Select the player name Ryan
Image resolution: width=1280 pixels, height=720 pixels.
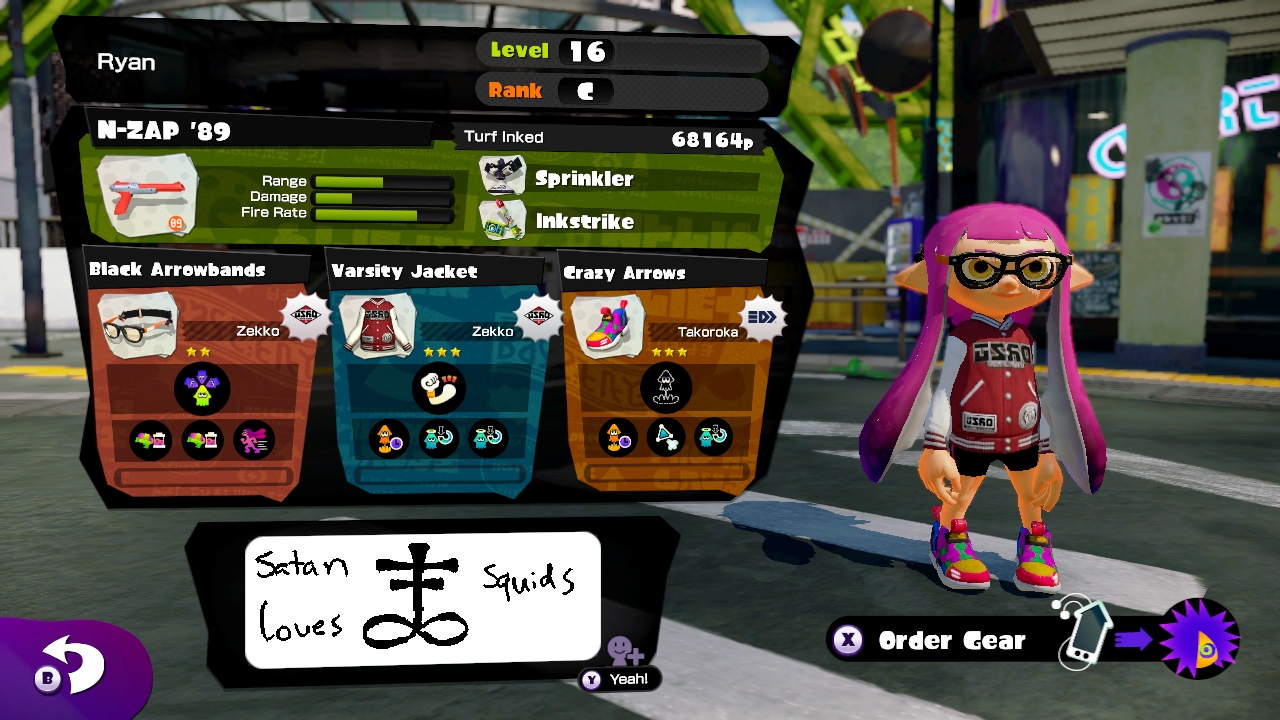[x=126, y=62]
